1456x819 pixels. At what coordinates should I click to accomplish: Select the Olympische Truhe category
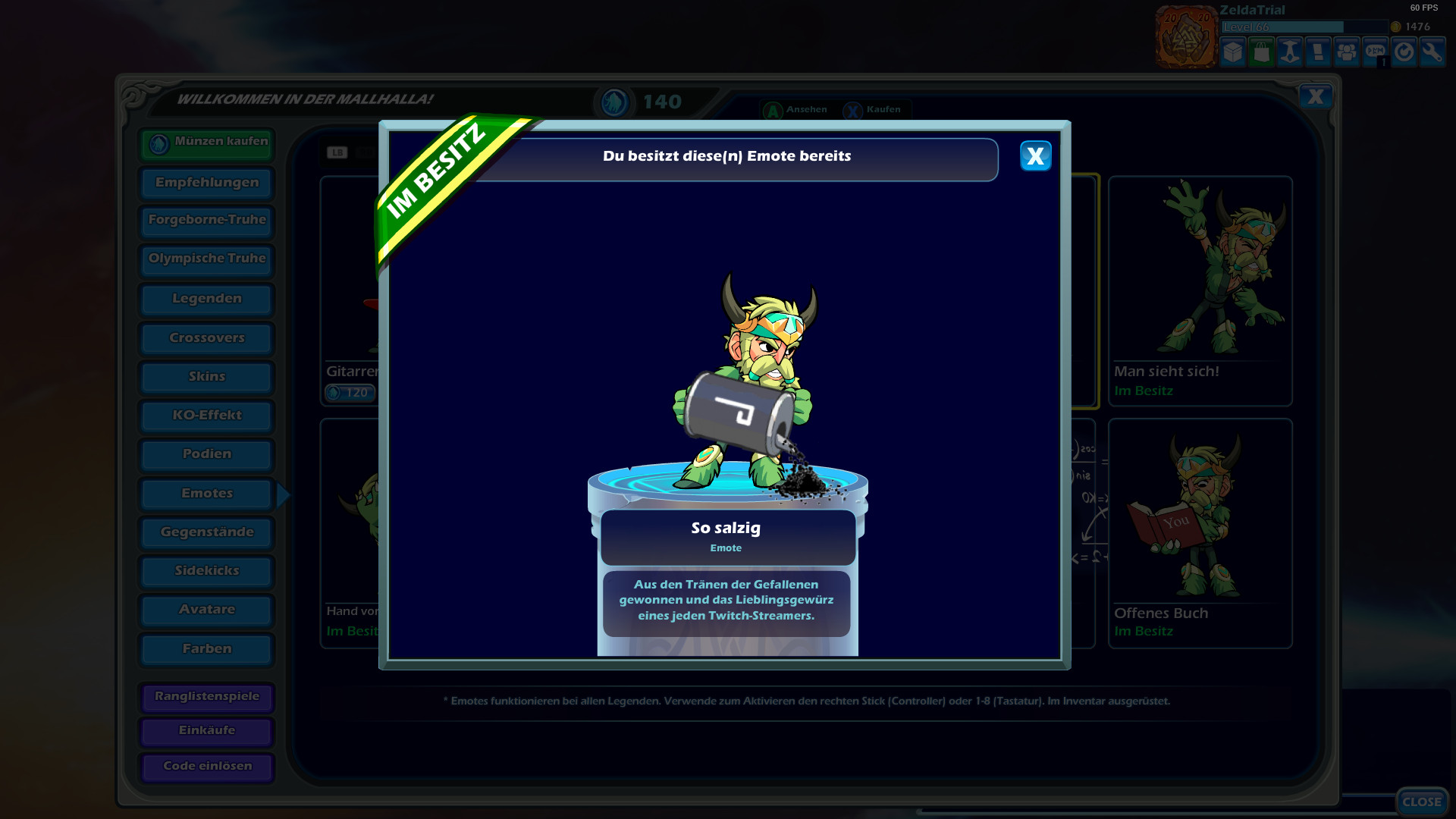coord(206,259)
